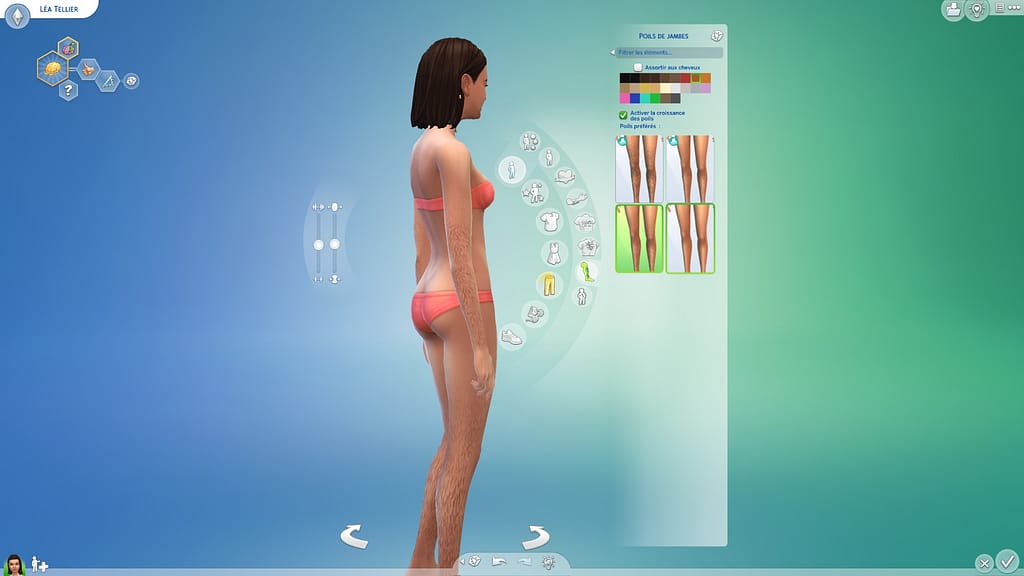
Task: Open the dress full-body outfit category
Action: click(x=553, y=252)
